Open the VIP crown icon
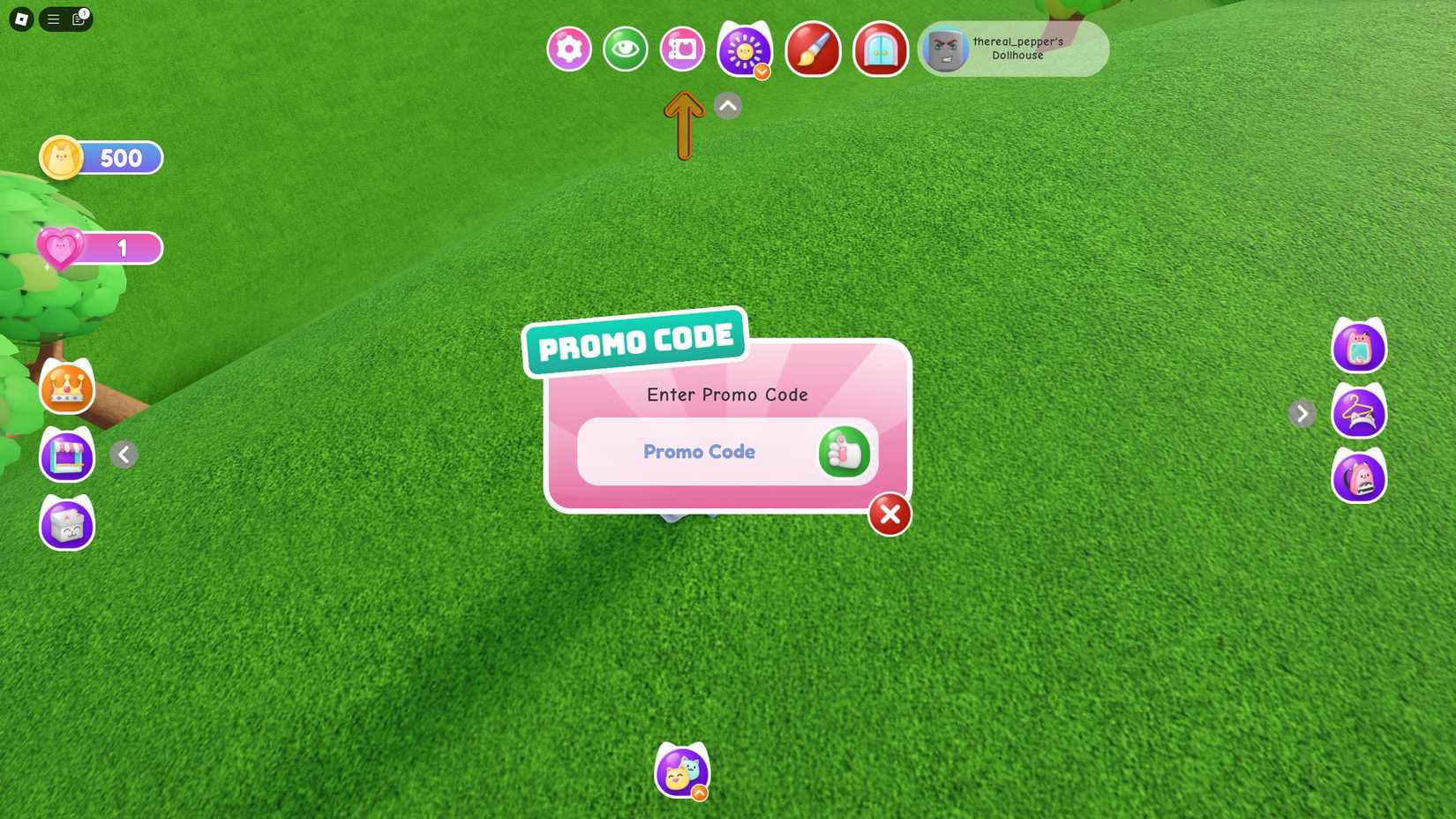 coord(66,388)
